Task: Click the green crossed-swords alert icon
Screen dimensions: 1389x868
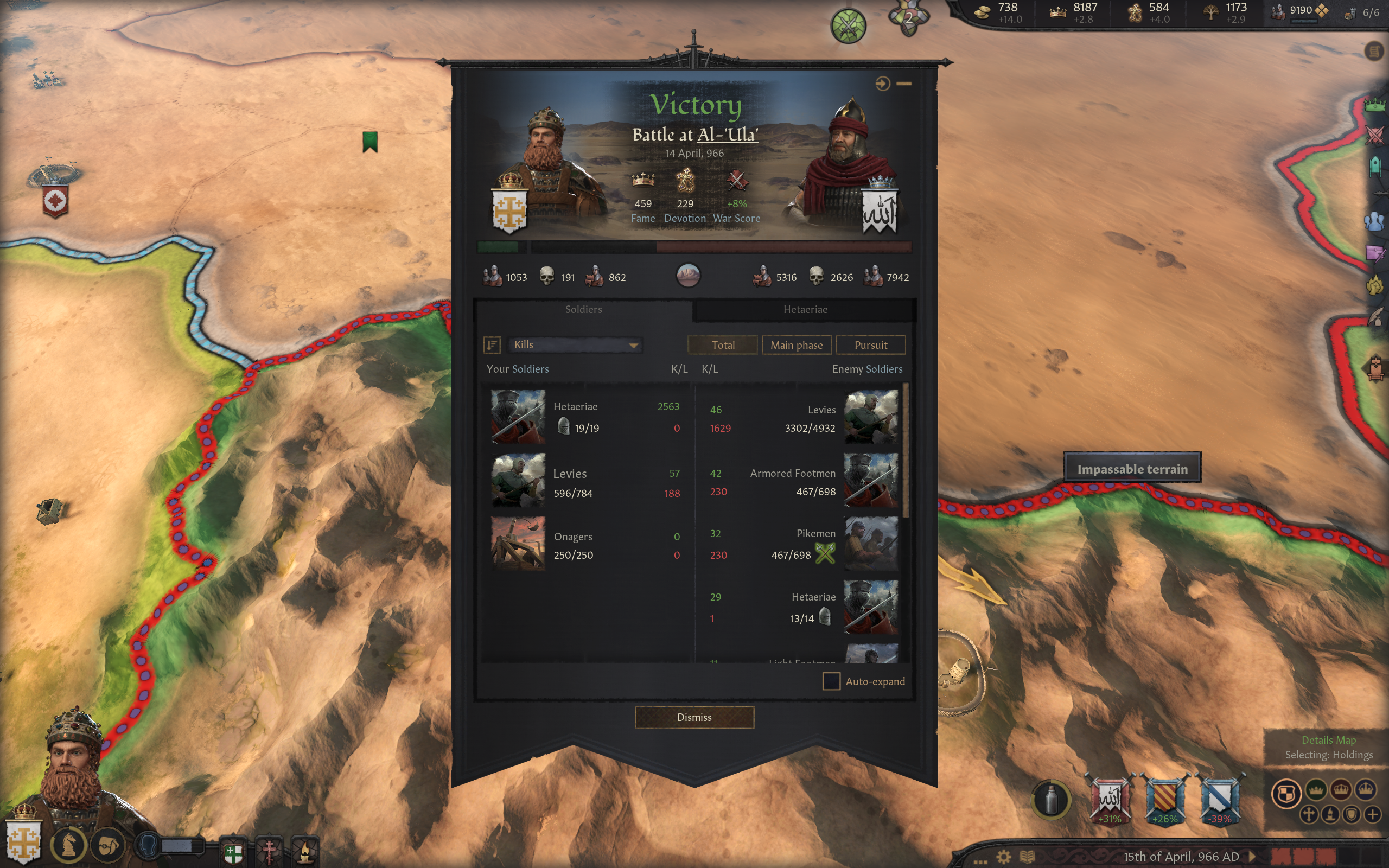Action: click(848, 26)
